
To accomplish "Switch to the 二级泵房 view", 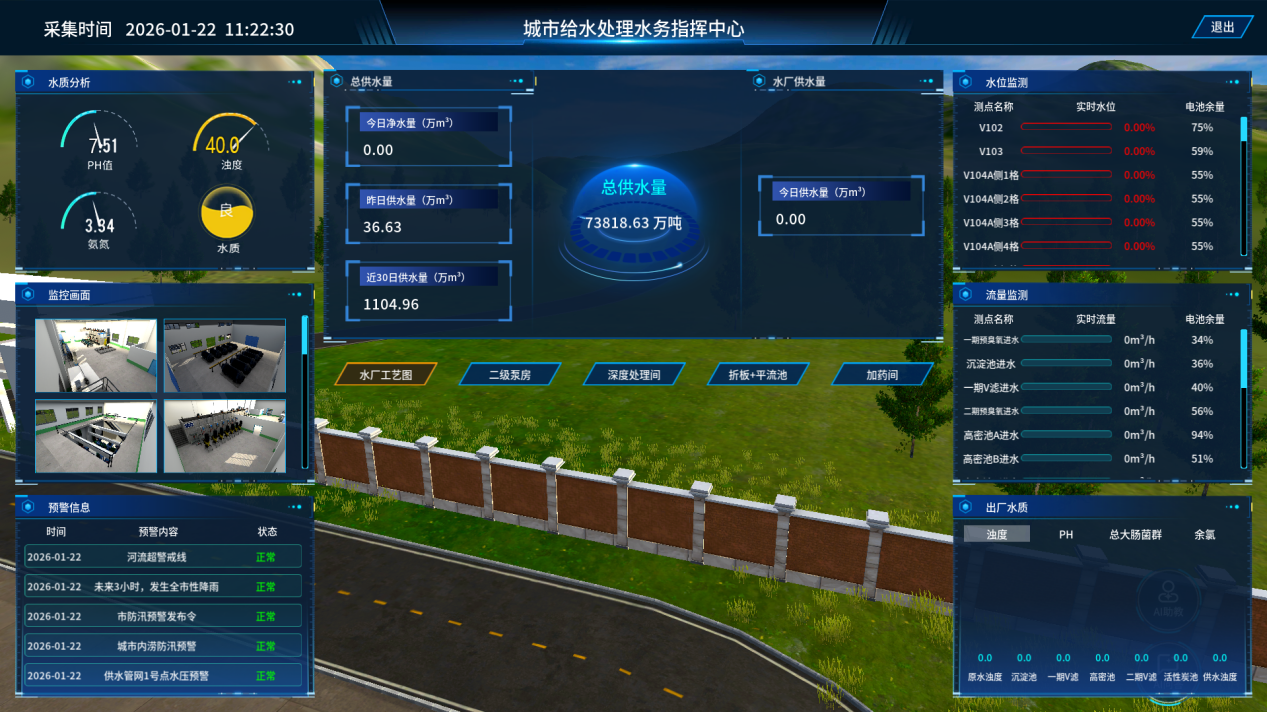I will (x=509, y=375).
